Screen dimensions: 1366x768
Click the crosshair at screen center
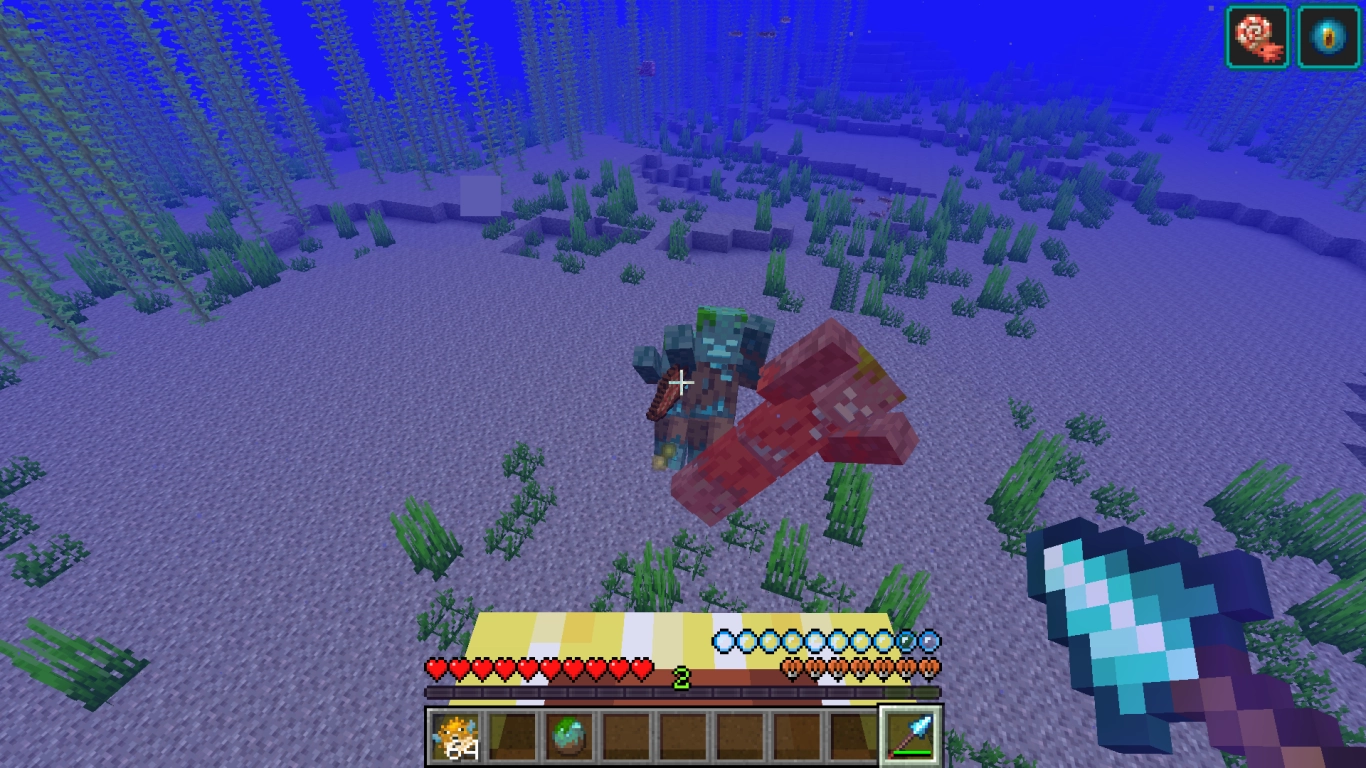coord(683,382)
